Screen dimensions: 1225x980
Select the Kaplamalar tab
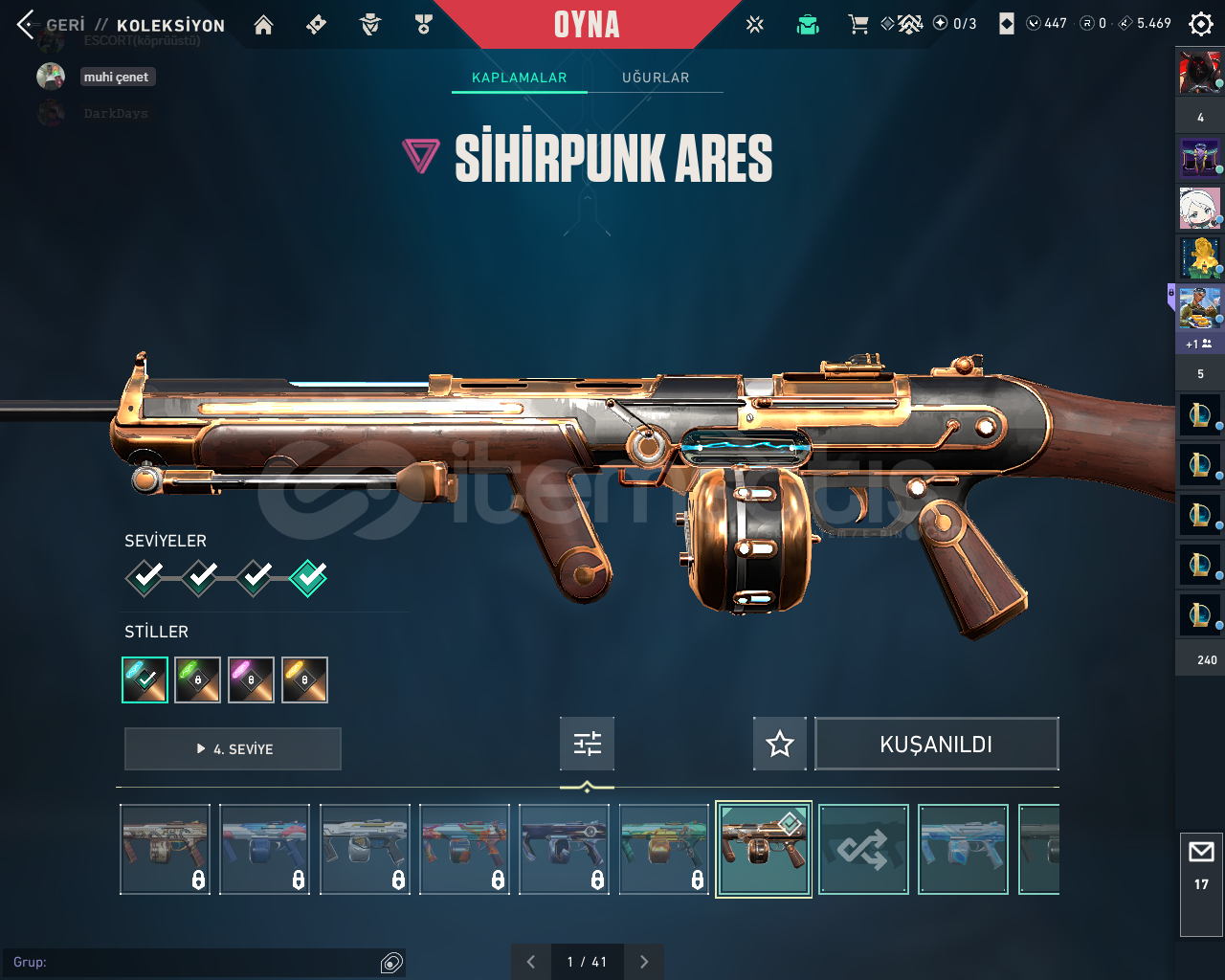(x=519, y=78)
